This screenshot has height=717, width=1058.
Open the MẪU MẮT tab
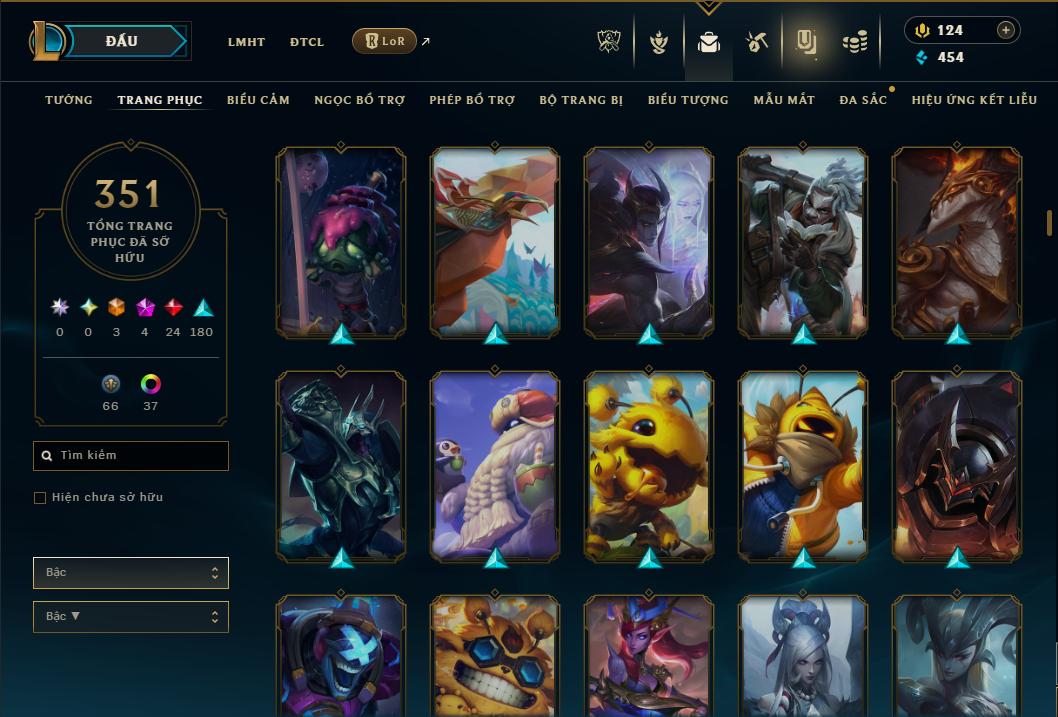[784, 100]
